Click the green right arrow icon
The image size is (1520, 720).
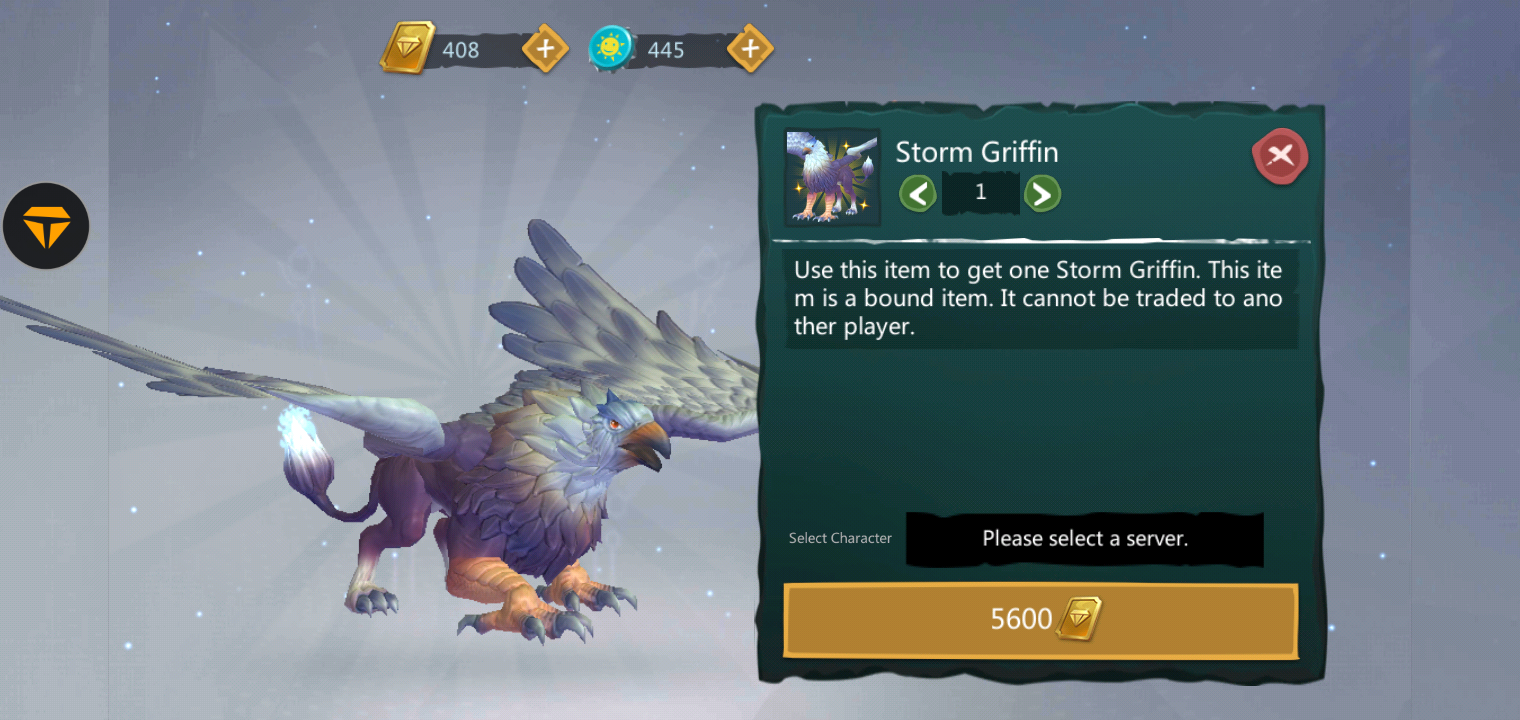point(1042,193)
